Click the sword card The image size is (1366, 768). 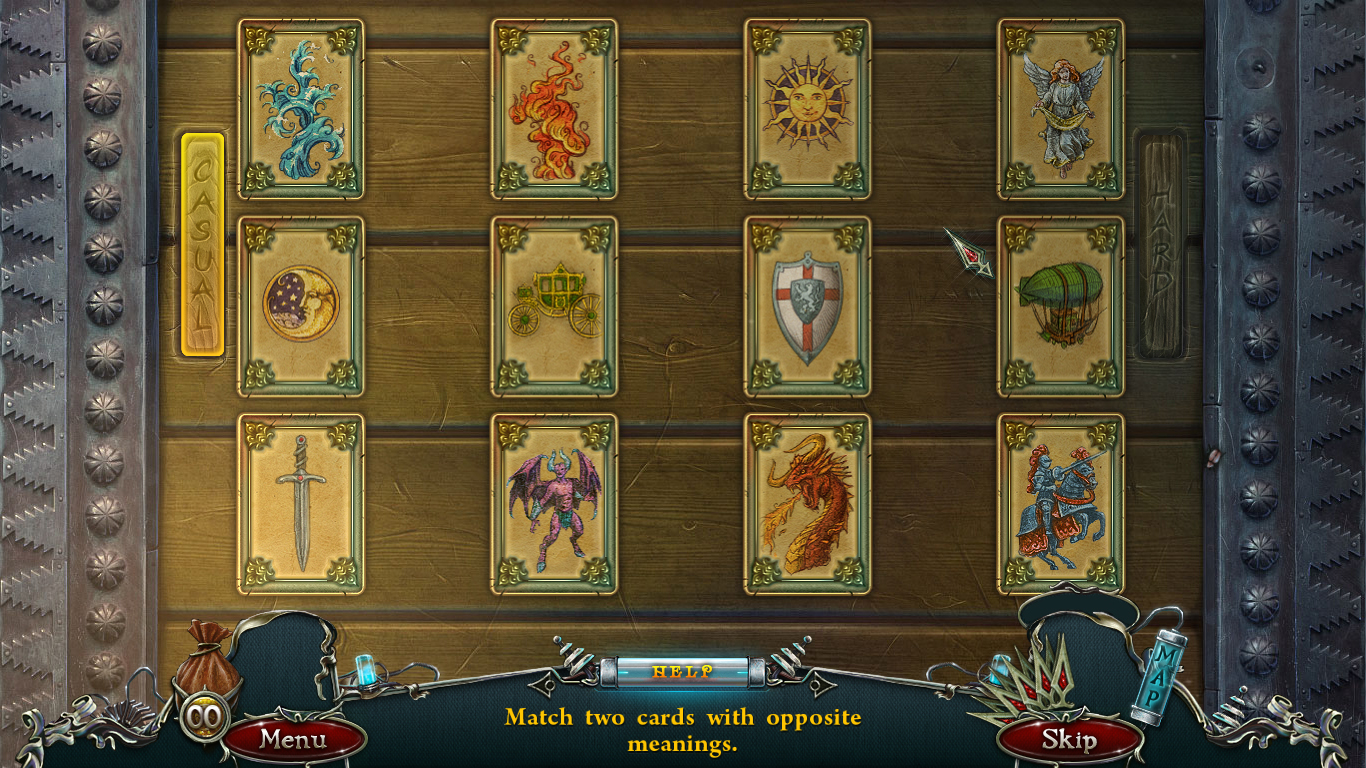301,498
